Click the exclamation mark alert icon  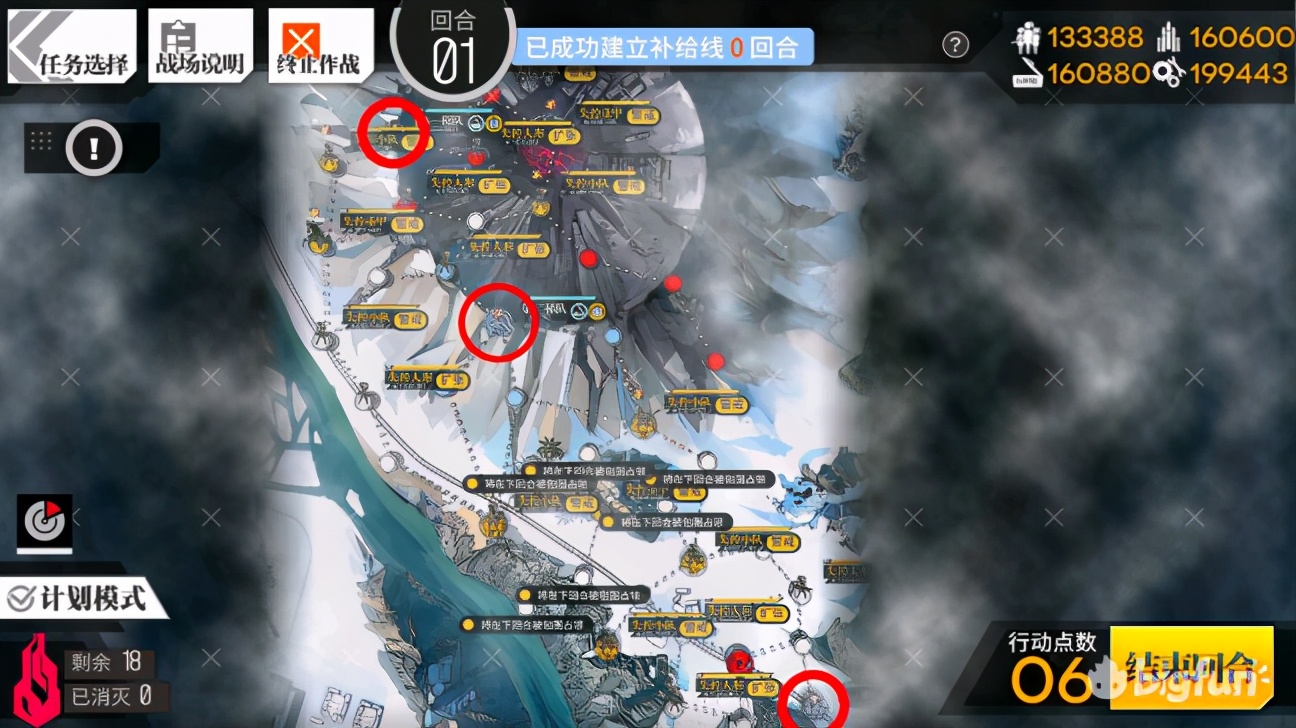[94, 149]
